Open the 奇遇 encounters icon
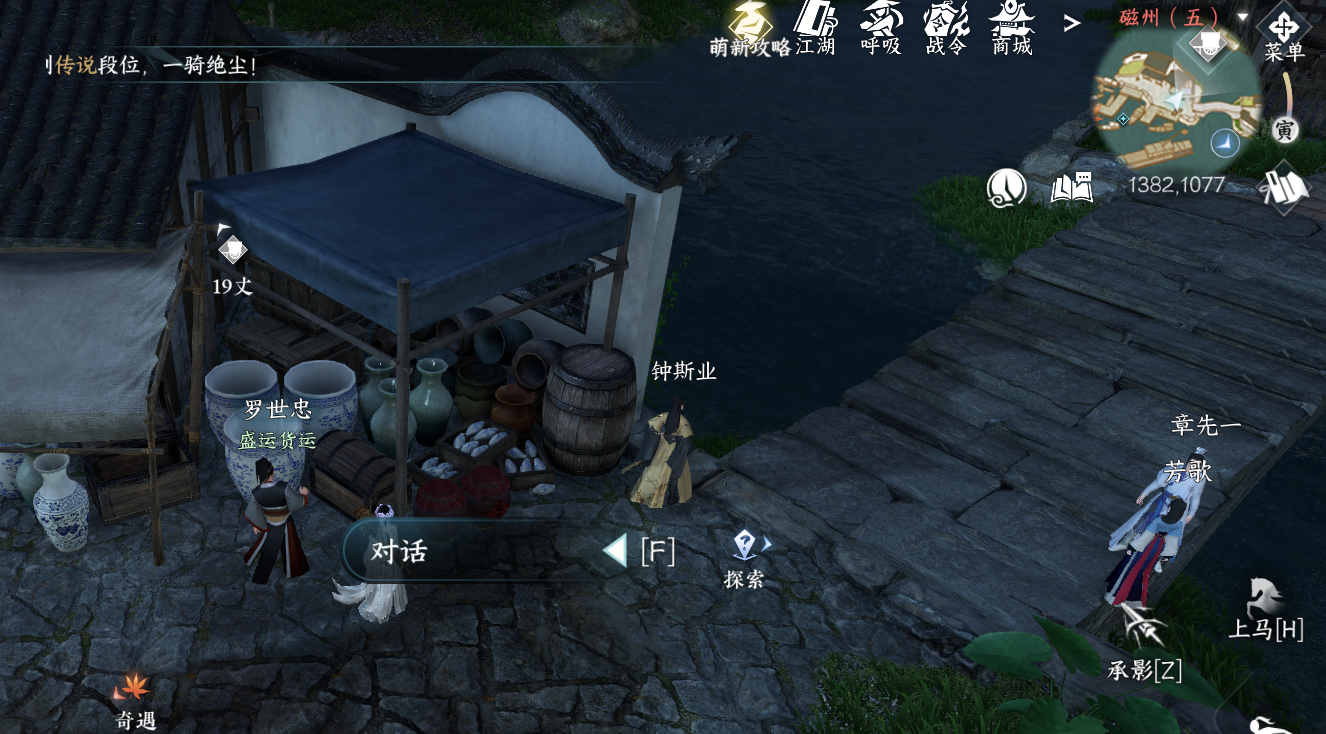Image resolution: width=1326 pixels, height=734 pixels. coord(134,698)
